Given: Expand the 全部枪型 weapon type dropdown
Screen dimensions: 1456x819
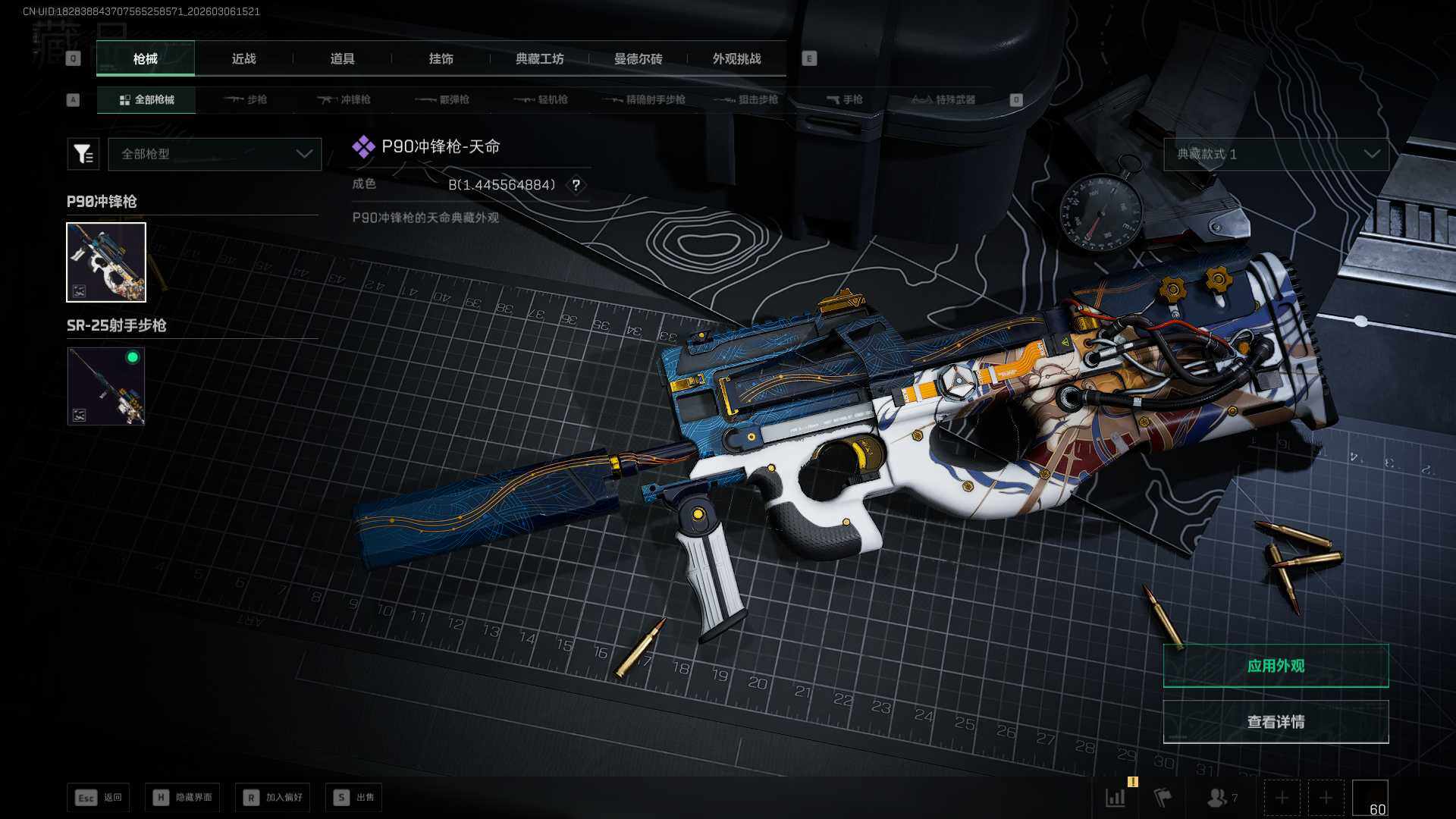Looking at the screenshot, I should 215,154.
